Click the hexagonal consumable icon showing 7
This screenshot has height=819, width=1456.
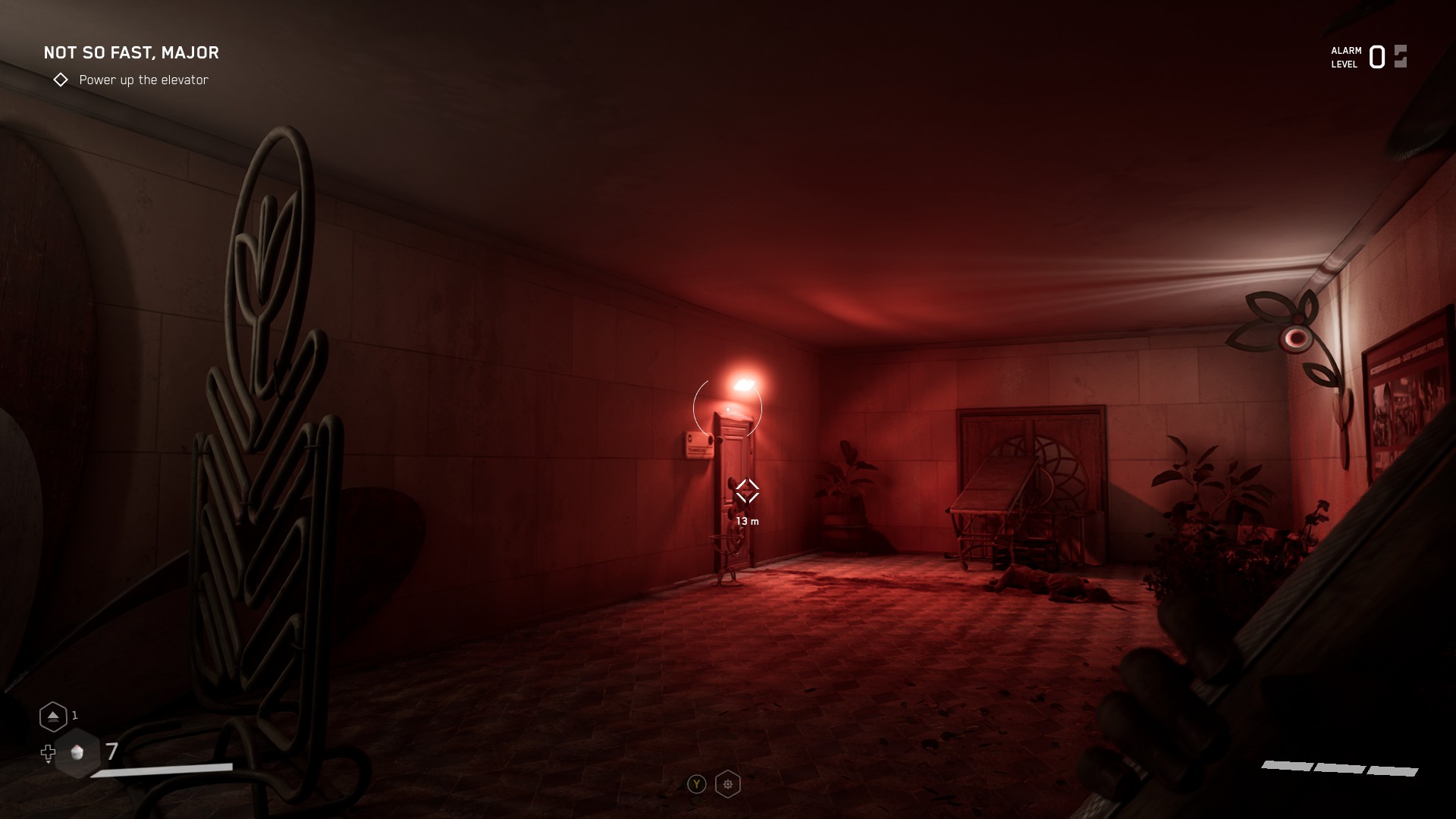pos(75,754)
